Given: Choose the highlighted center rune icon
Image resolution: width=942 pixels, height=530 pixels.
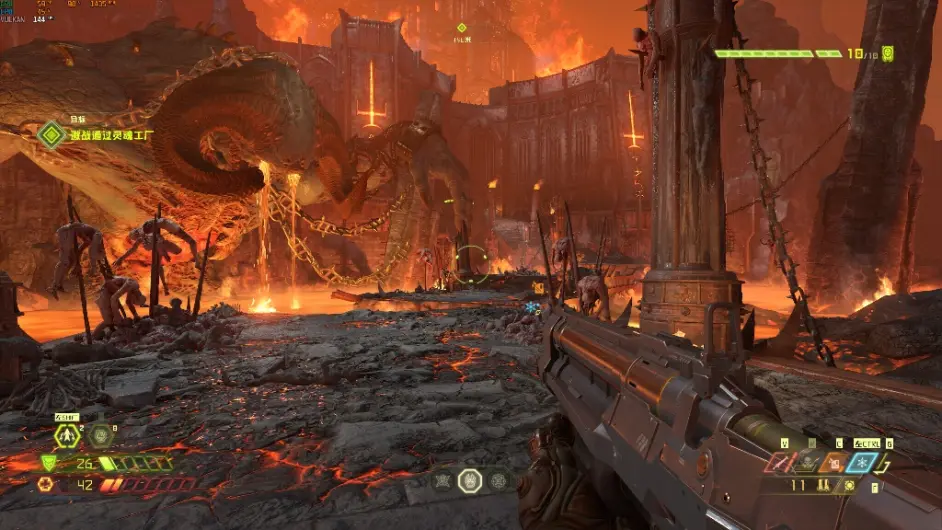Looking at the screenshot, I should click(x=469, y=481).
